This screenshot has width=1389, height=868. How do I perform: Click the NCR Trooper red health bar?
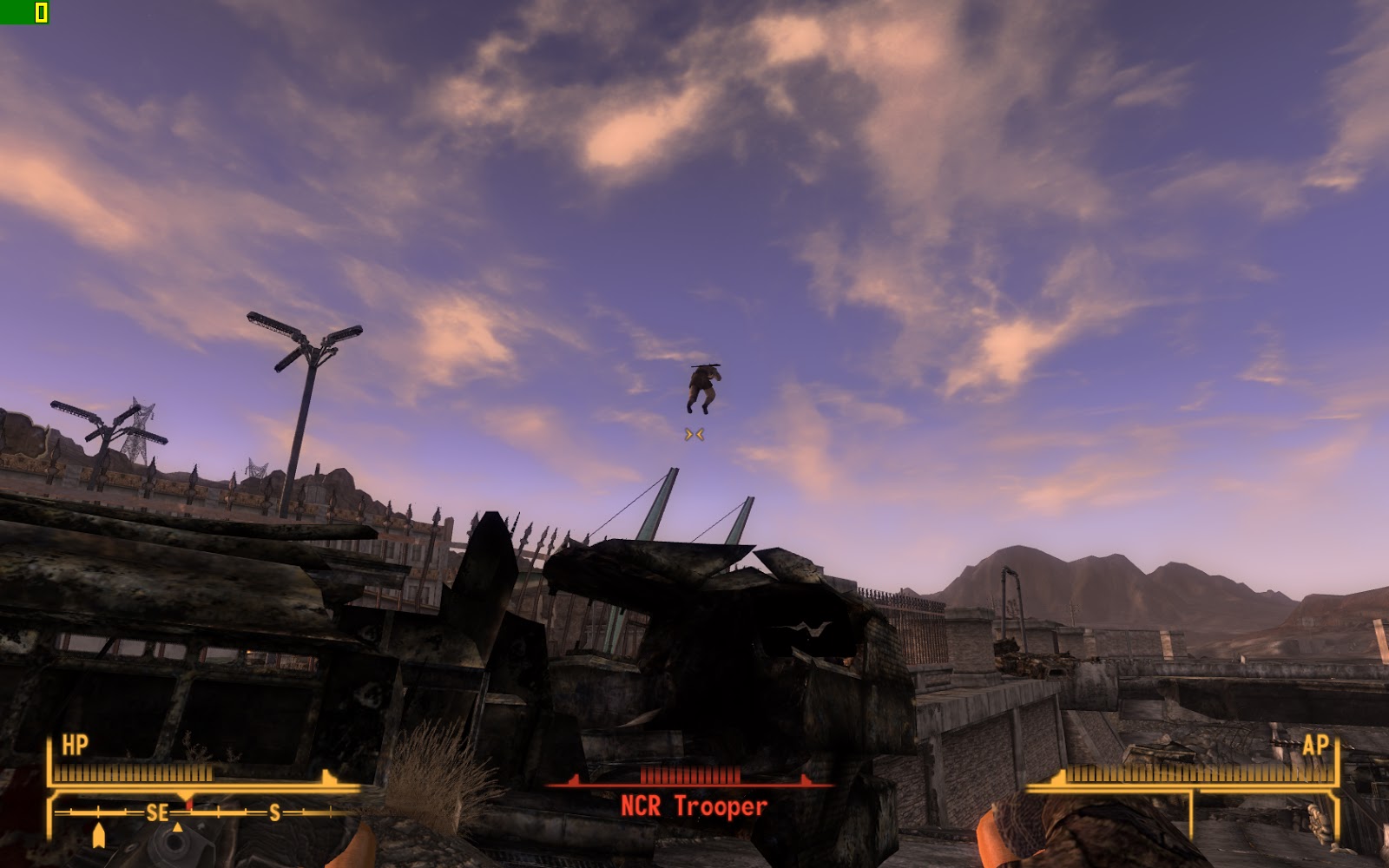(690, 776)
